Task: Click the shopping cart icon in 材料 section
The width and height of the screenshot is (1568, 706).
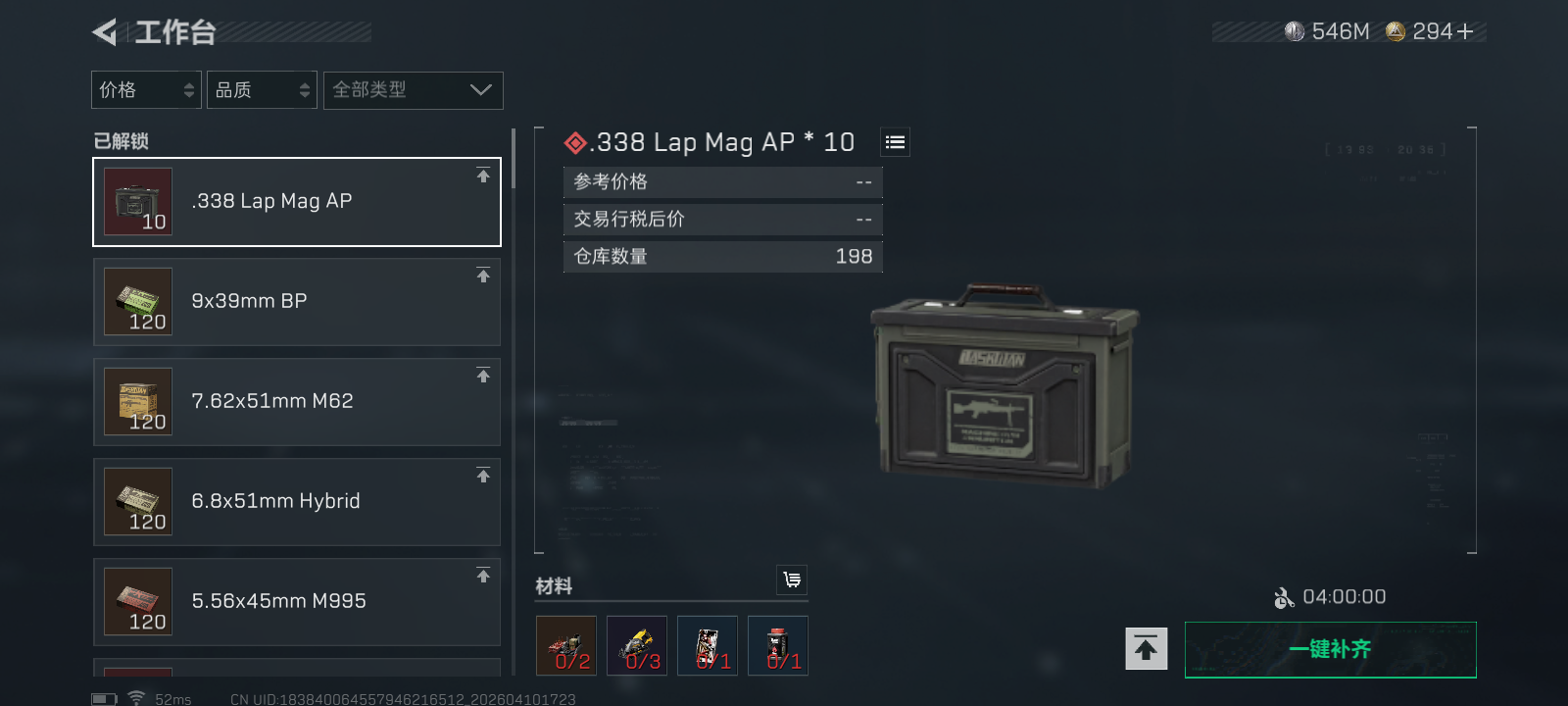Action: coord(792,580)
